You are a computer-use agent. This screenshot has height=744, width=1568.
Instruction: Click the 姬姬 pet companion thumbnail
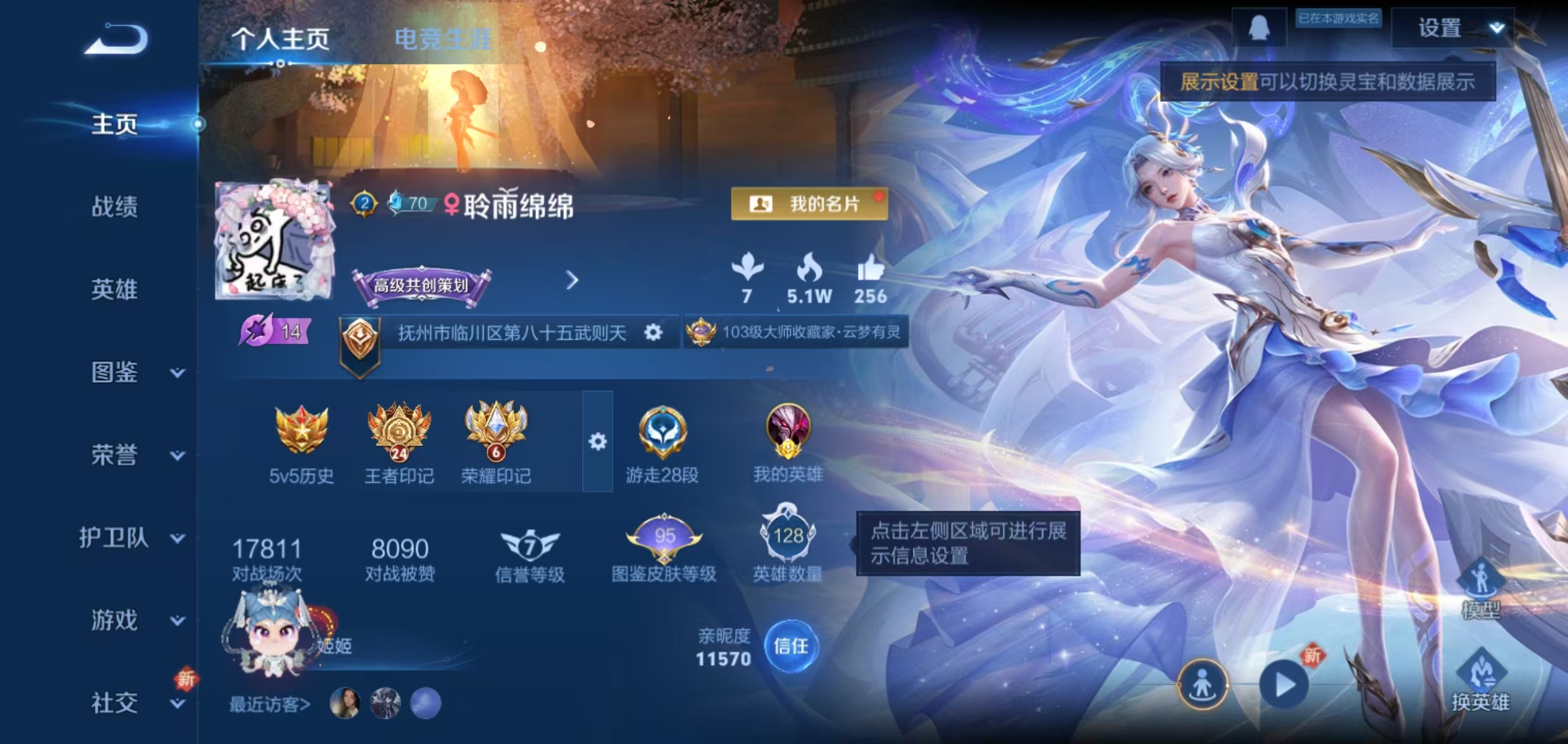273,633
